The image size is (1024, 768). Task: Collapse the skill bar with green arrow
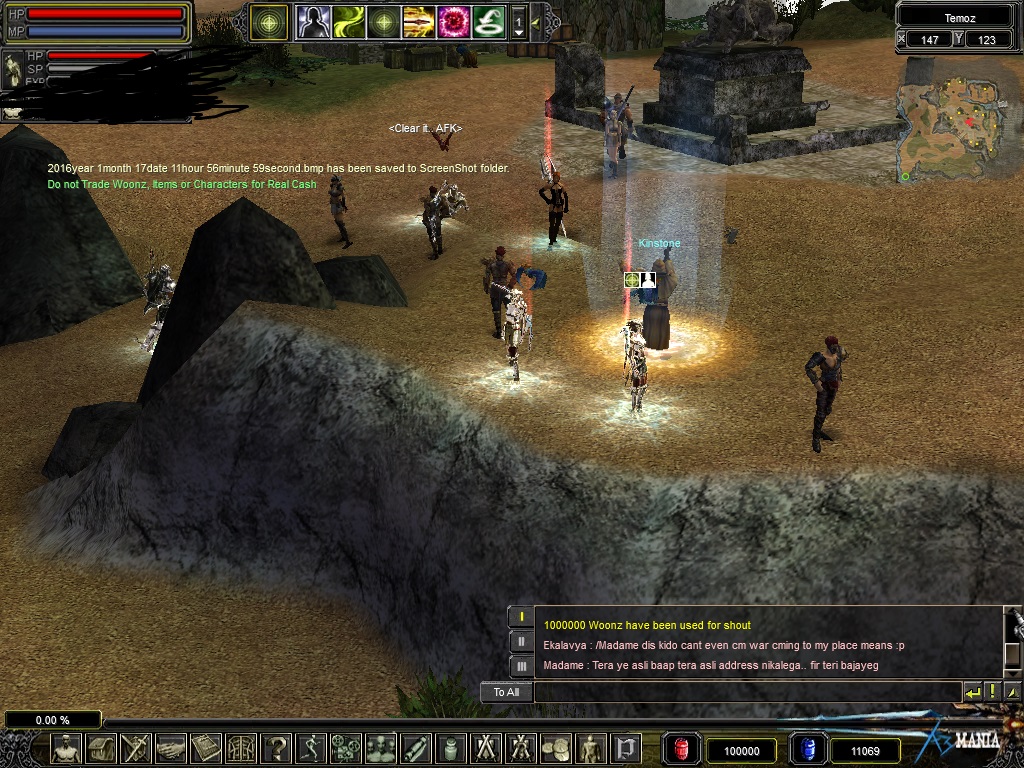[536, 22]
